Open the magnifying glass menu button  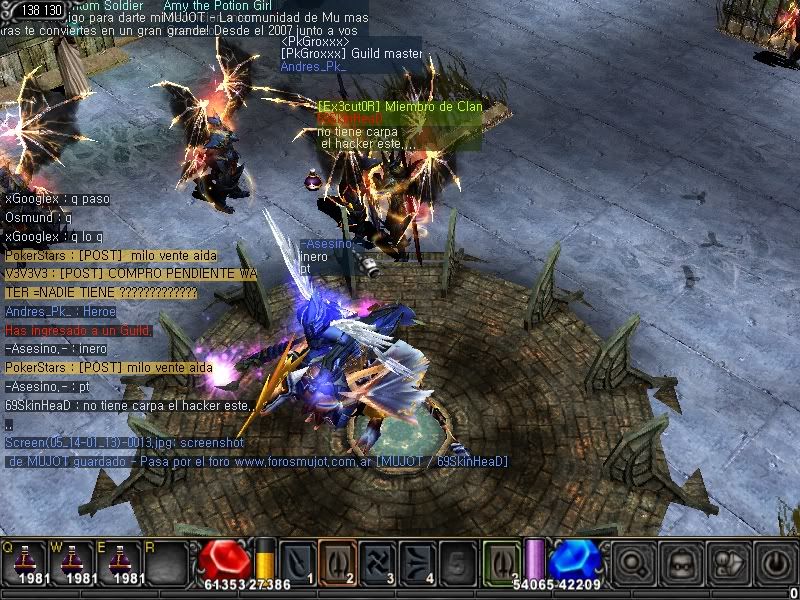635,562
